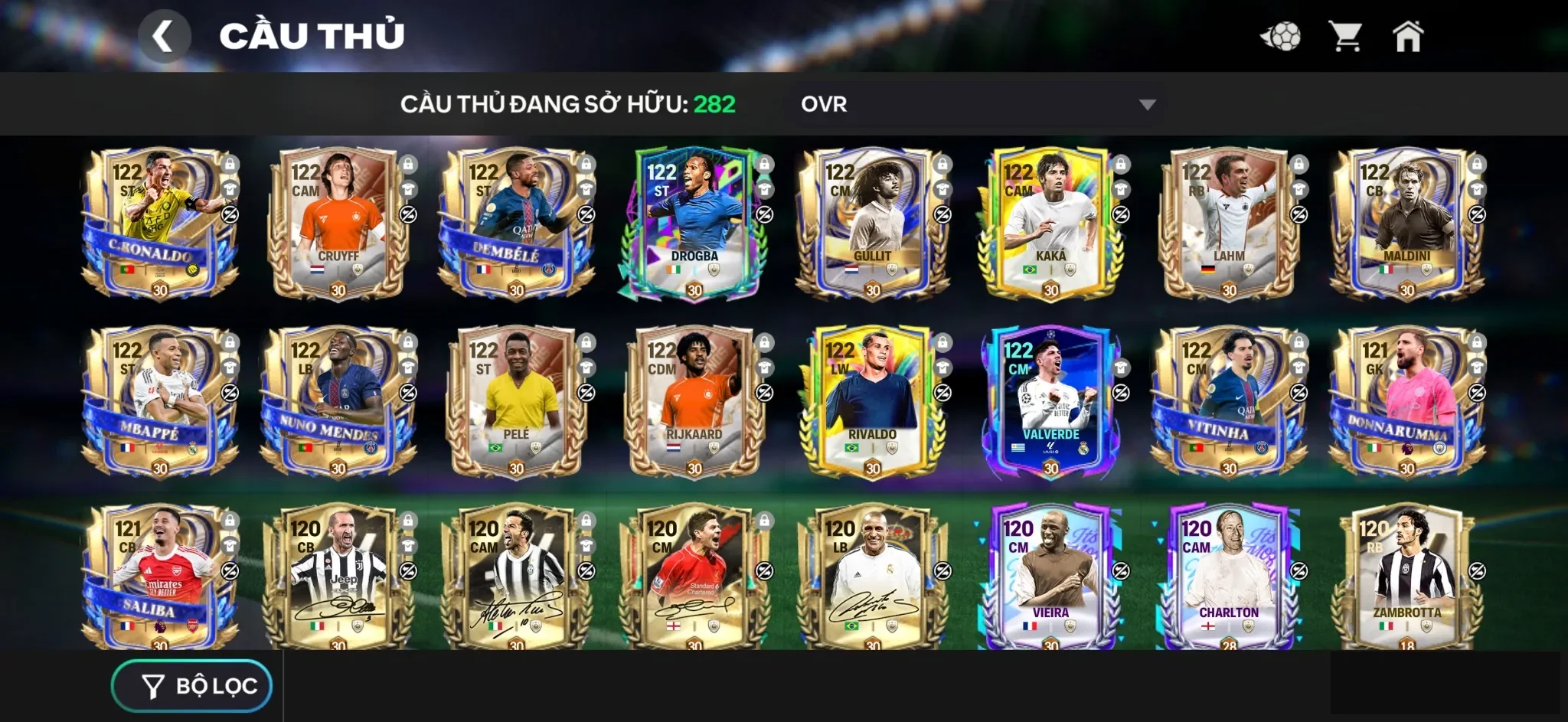Choose the Maldini CB card

1406,223
